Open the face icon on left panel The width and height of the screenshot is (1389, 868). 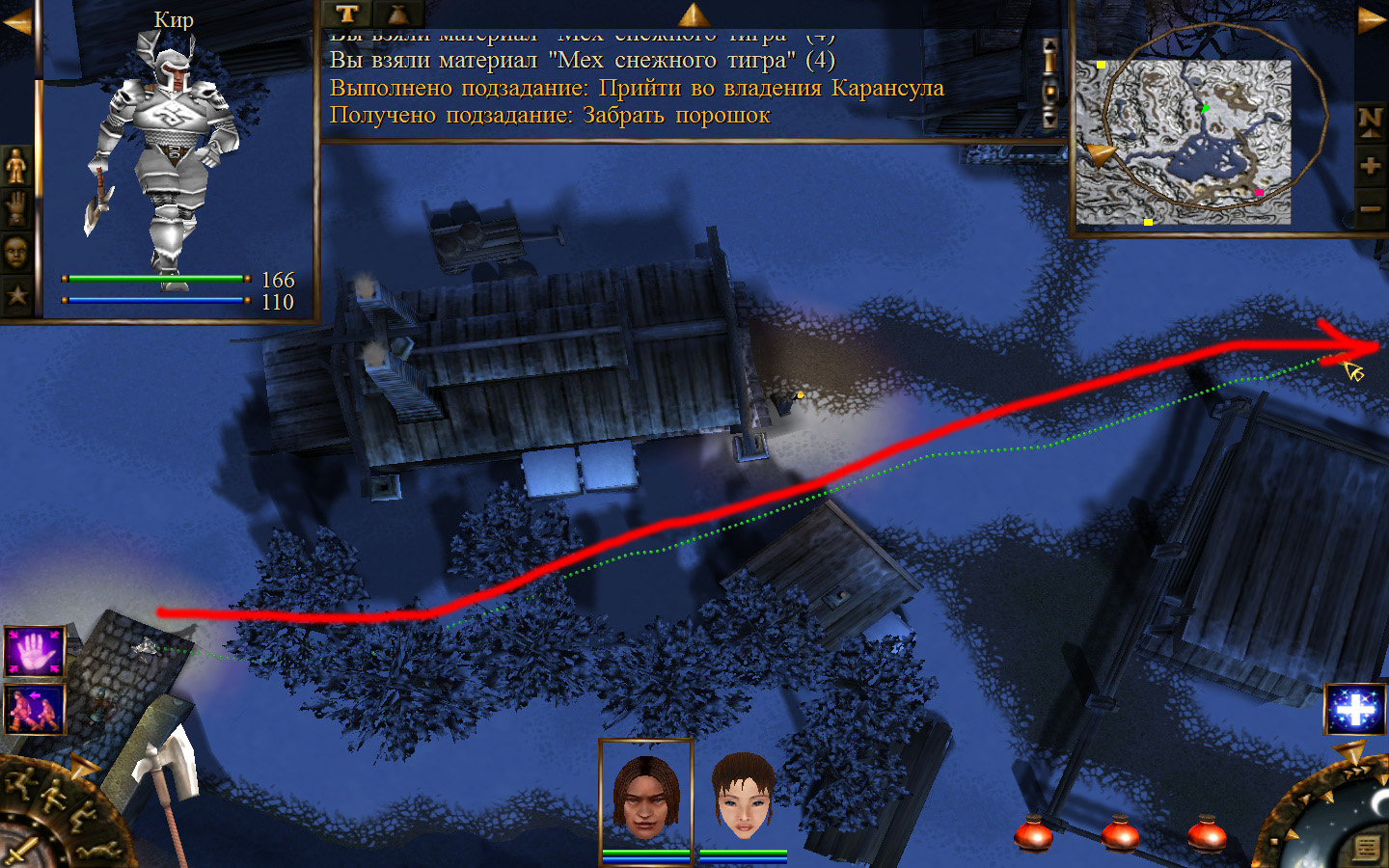pos(16,252)
